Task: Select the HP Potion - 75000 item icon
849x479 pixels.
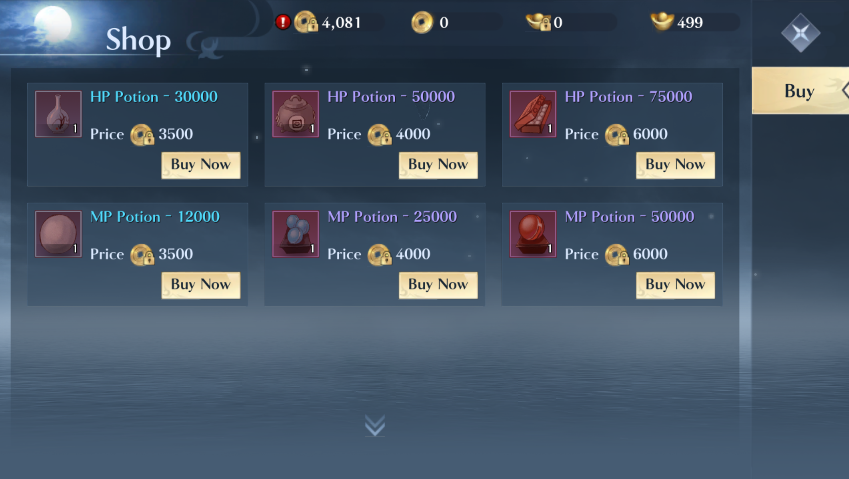Action: [x=533, y=114]
